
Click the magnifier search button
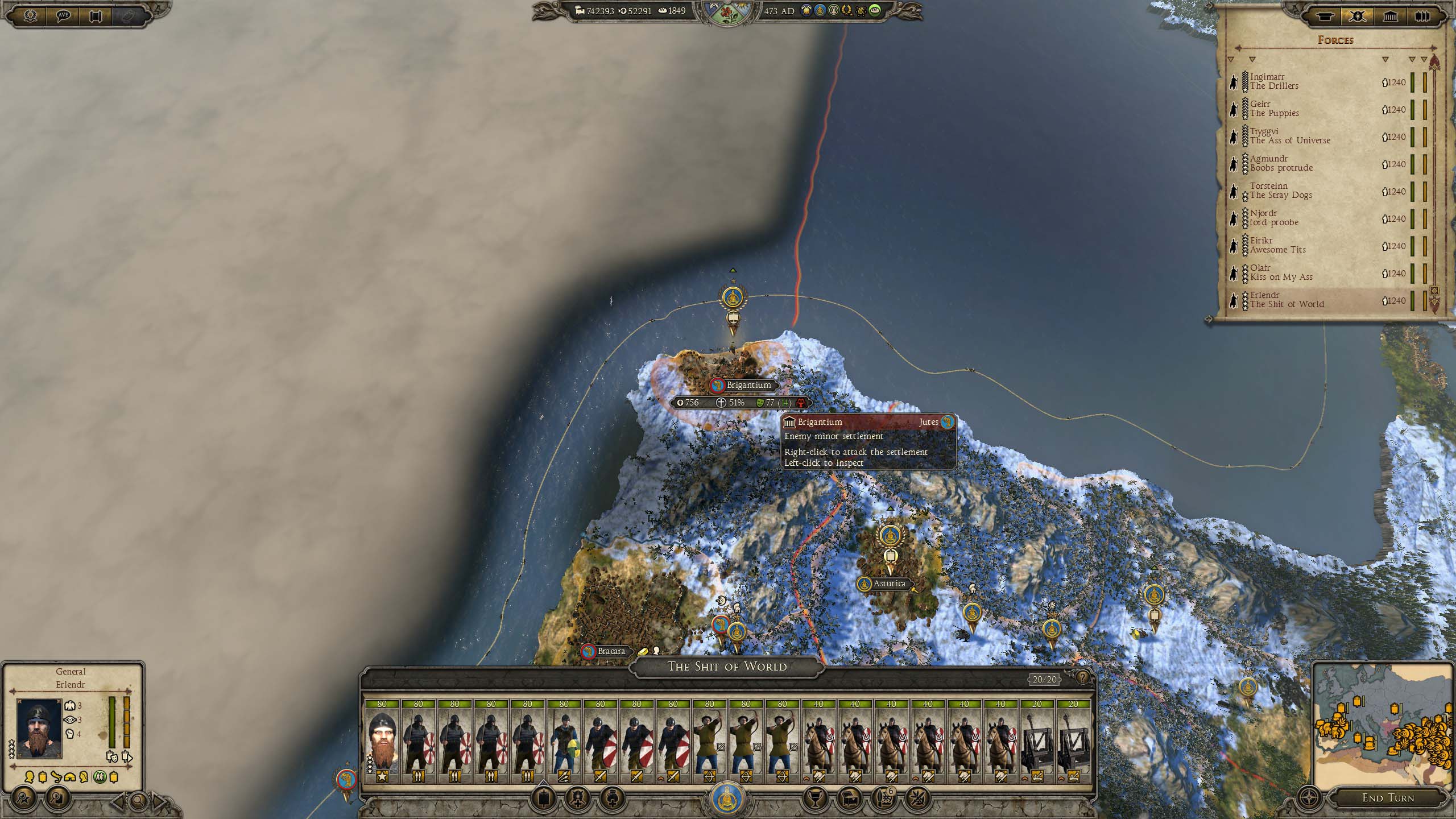[138, 802]
